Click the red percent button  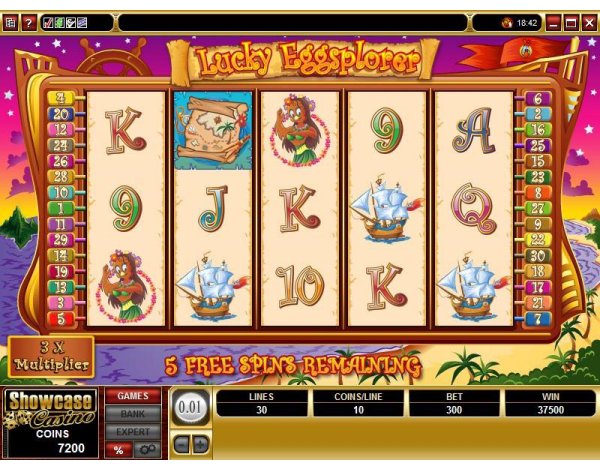[119, 450]
